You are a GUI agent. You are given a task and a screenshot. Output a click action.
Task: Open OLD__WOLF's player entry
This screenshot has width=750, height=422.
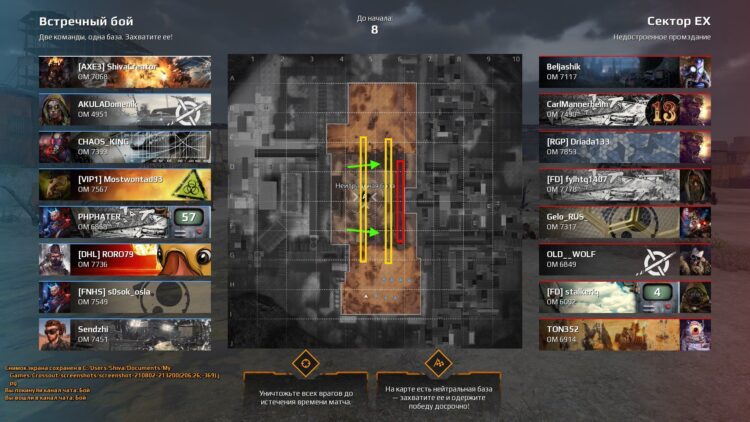pyautogui.click(x=624, y=259)
